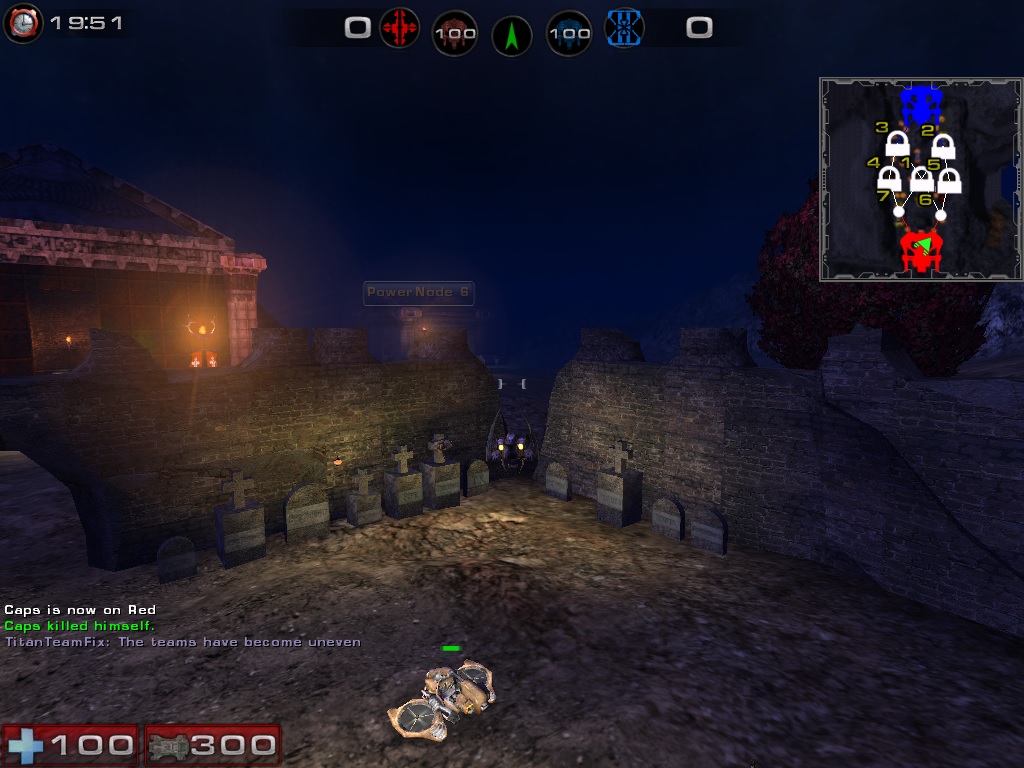This screenshot has width=1024, height=768.
Task: Select the red power core status icon
Action: (x=454, y=34)
